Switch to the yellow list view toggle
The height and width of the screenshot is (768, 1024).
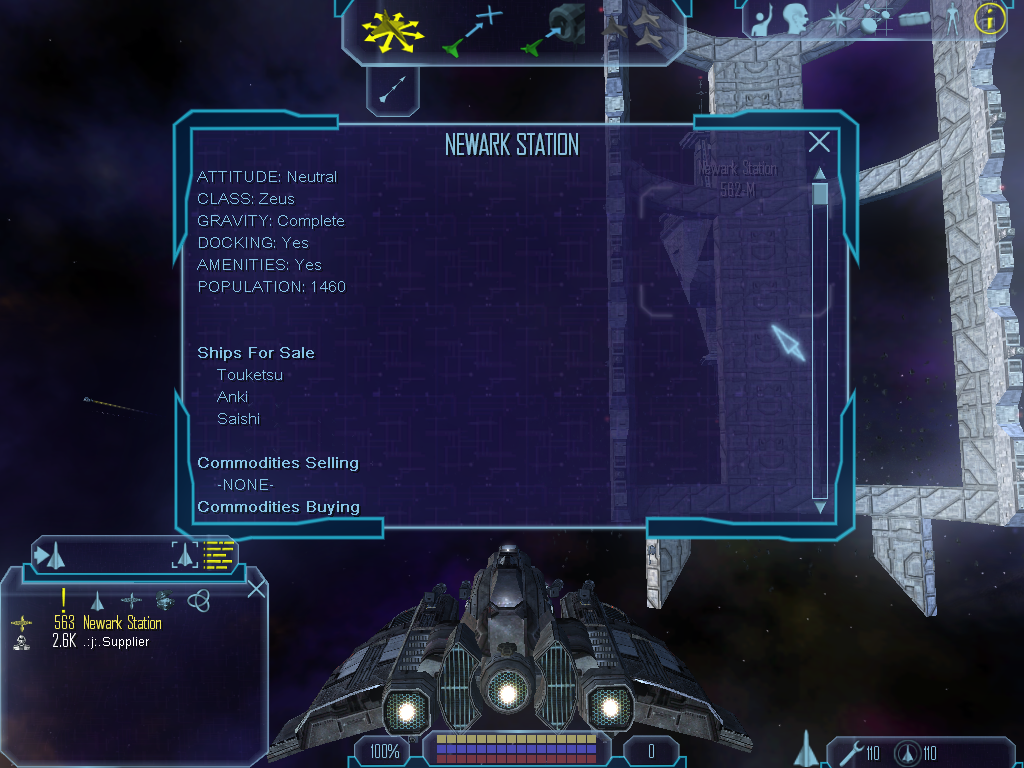pos(218,555)
